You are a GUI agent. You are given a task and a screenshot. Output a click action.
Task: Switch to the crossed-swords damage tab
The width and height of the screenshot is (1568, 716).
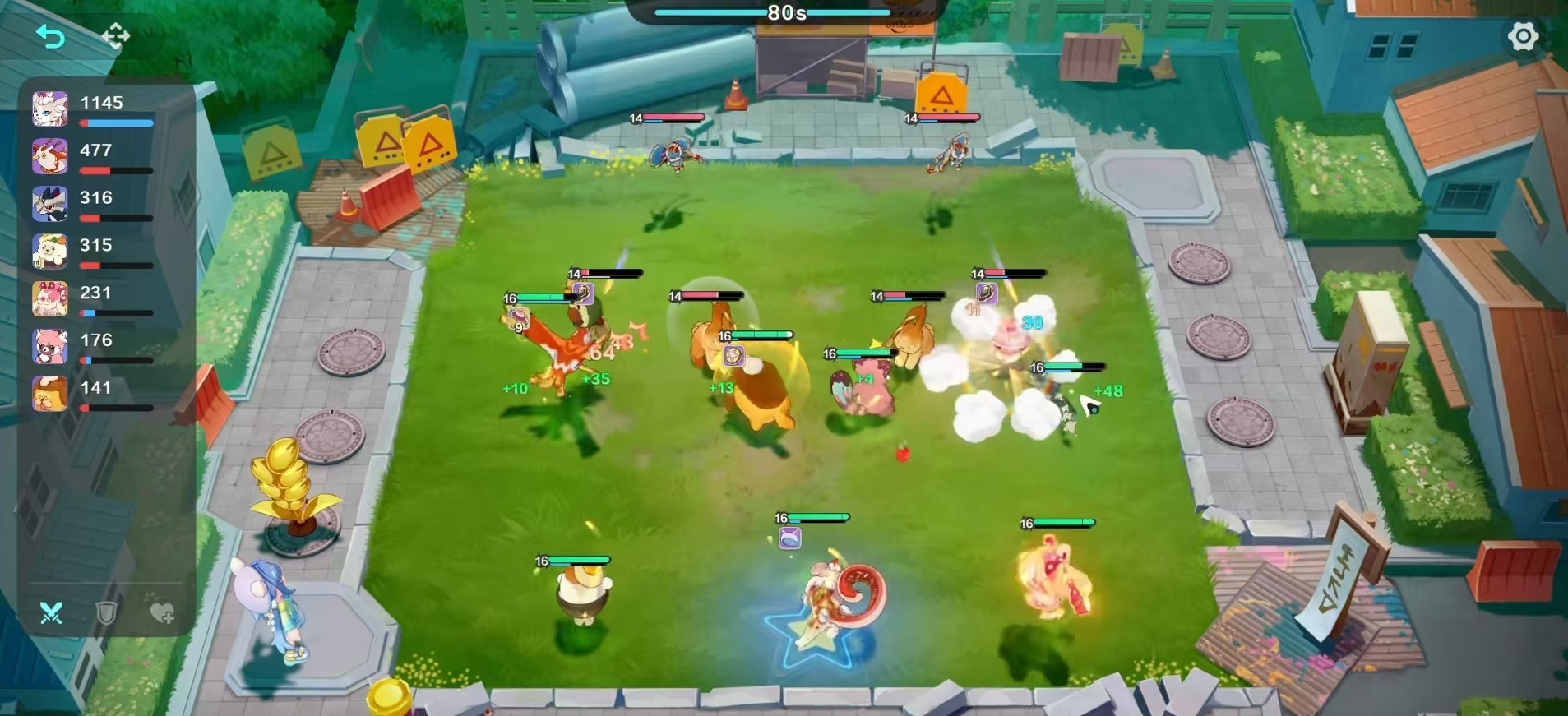(x=51, y=612)
